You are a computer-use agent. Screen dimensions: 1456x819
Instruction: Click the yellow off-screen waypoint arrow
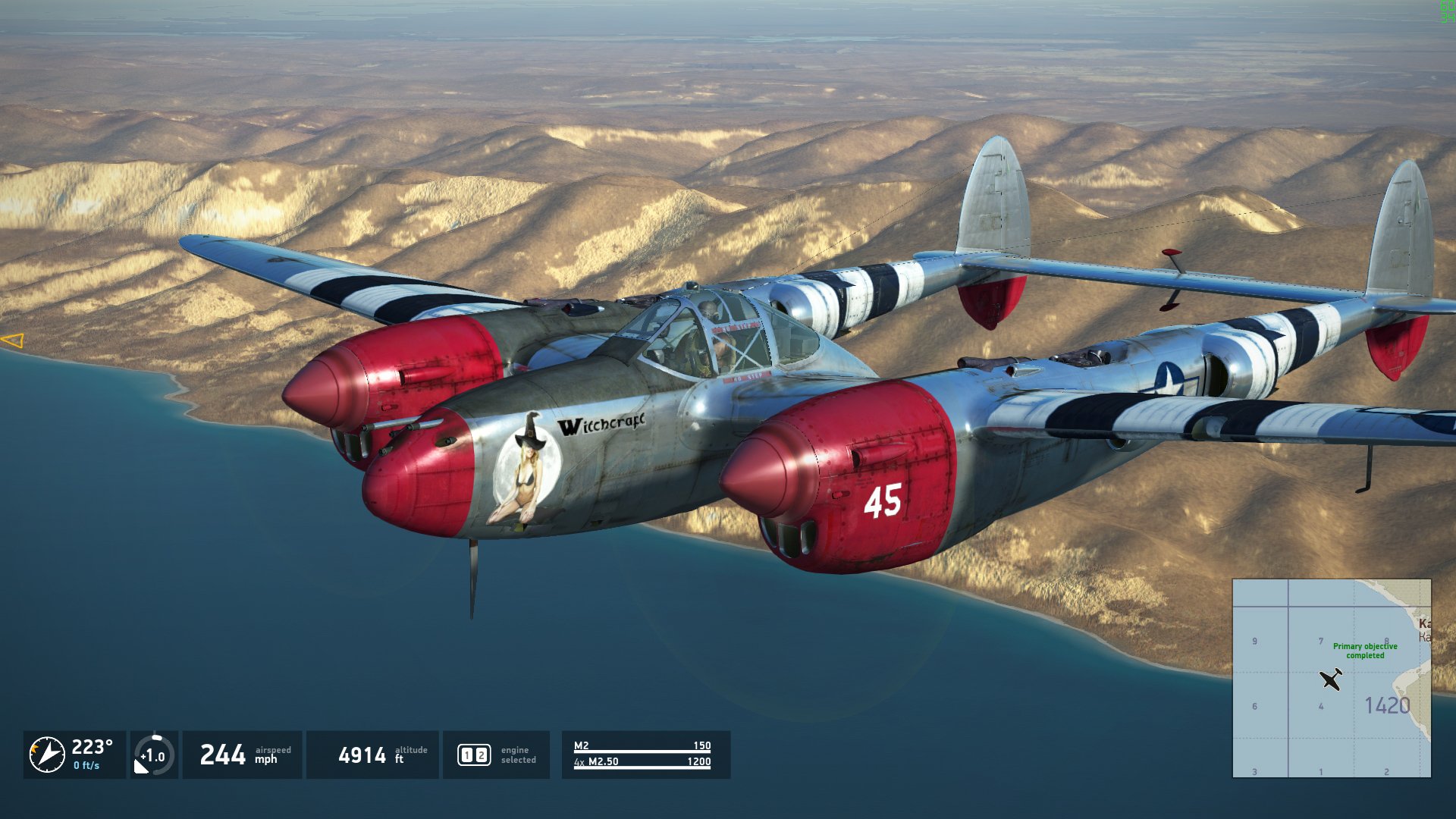click(x=13, y=341)
